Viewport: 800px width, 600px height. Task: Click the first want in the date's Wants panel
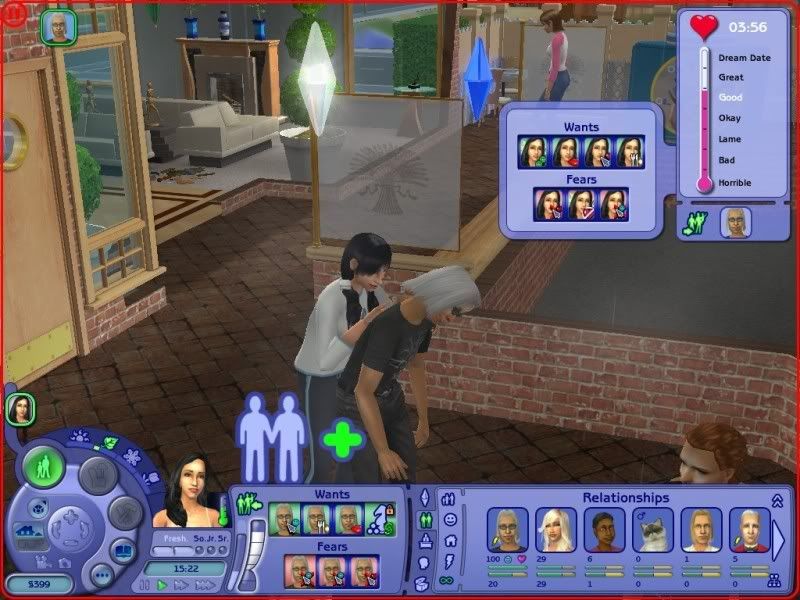tap(532, 152)
